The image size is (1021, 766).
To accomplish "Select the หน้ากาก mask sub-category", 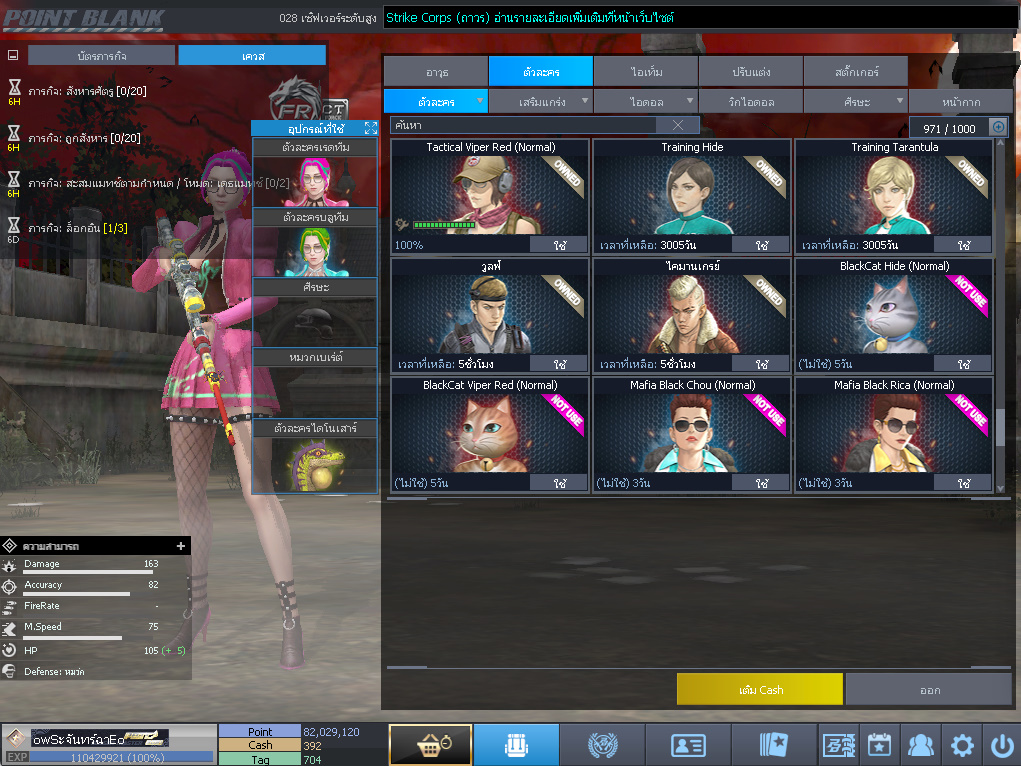I will (x=959, y=102).
